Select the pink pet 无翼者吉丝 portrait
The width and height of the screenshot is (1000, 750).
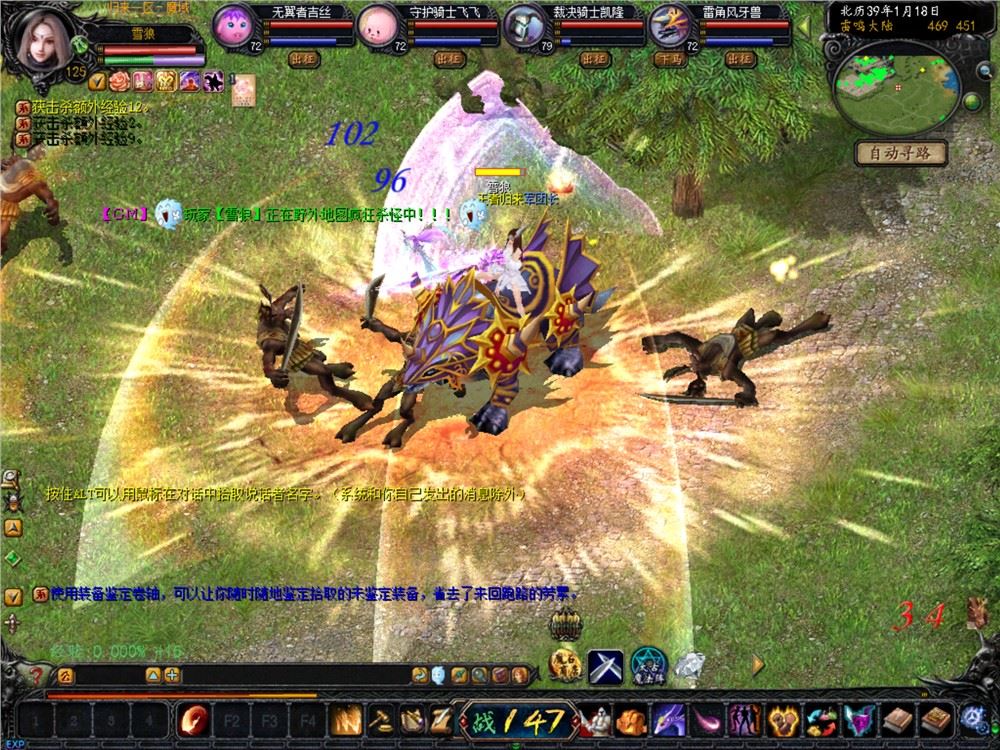click(233, 24)
